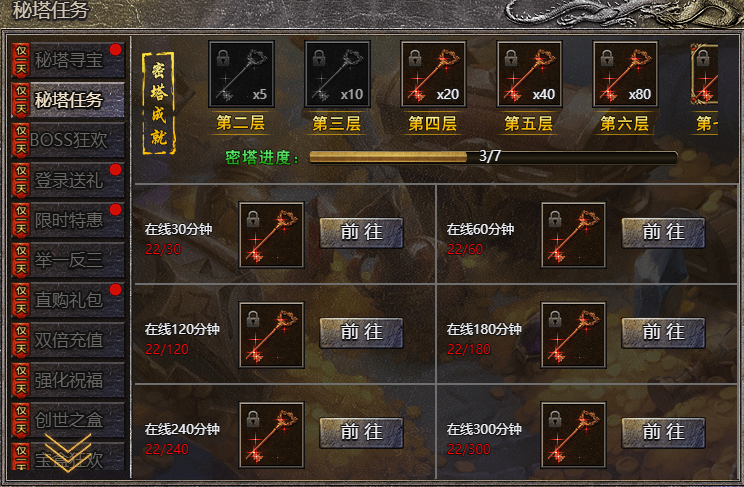The height and width of the screenshot is (487, 744).
Task: Open the 登录送礼 tab
Action: [68, 180]
